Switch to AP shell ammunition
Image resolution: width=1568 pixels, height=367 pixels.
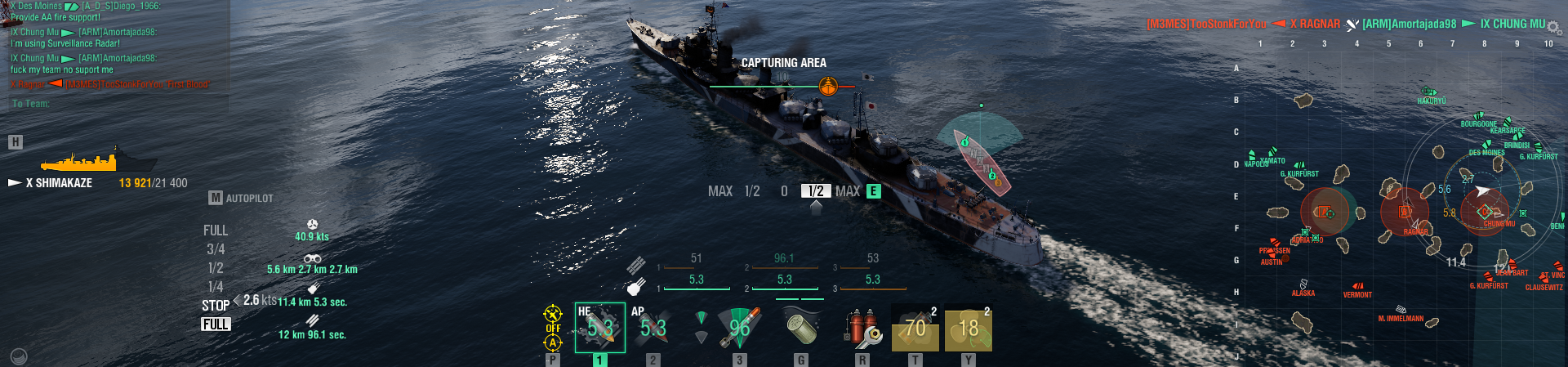tap(653, 328)
